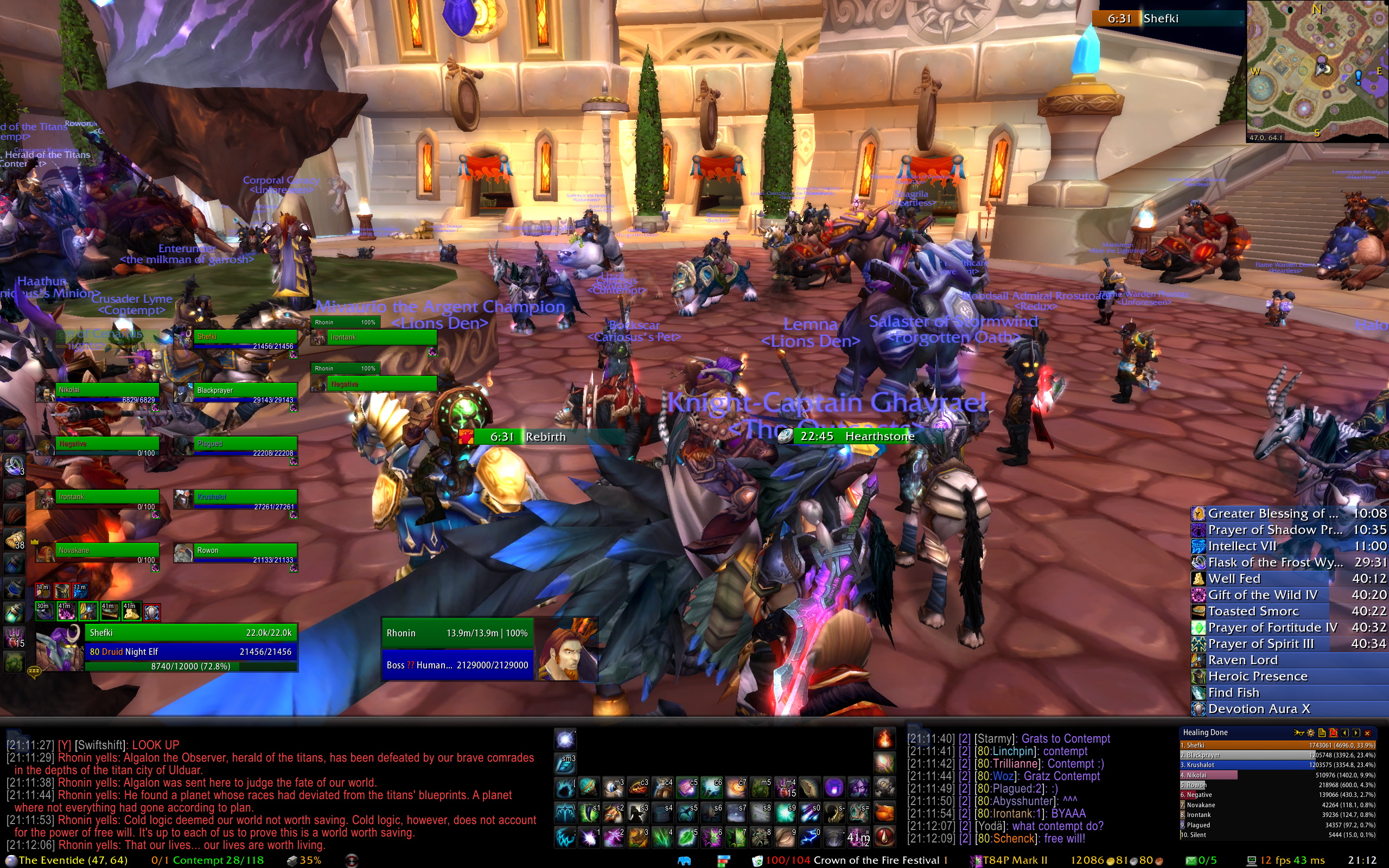Show previous meter mode with left arrow
Image resolution: width=1389 pixels, height=868 pixels.
1345,732
